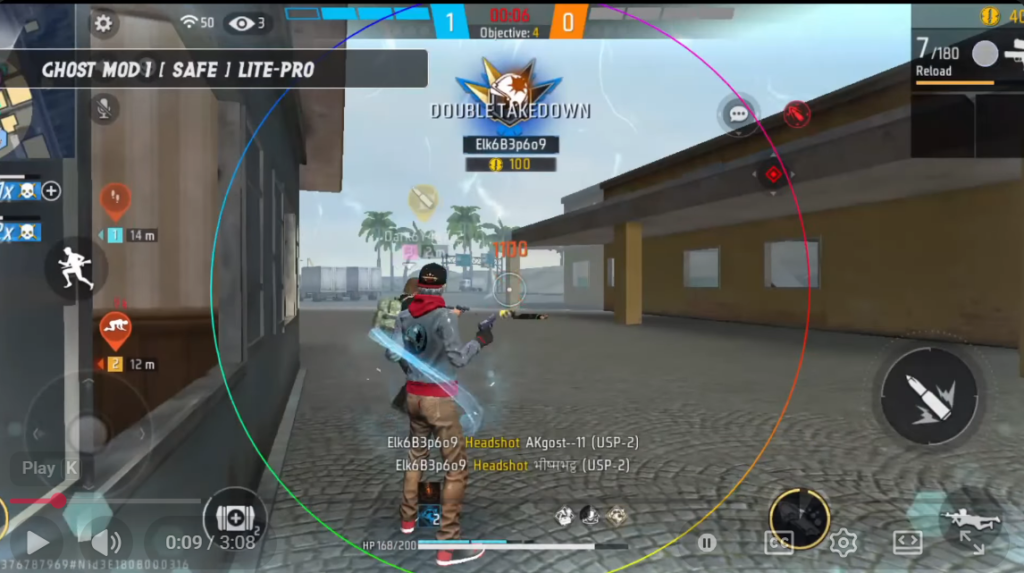Tap the red diamond marker ping button
The height and width of the screenshot is (573, 1024).
point(773,174)
